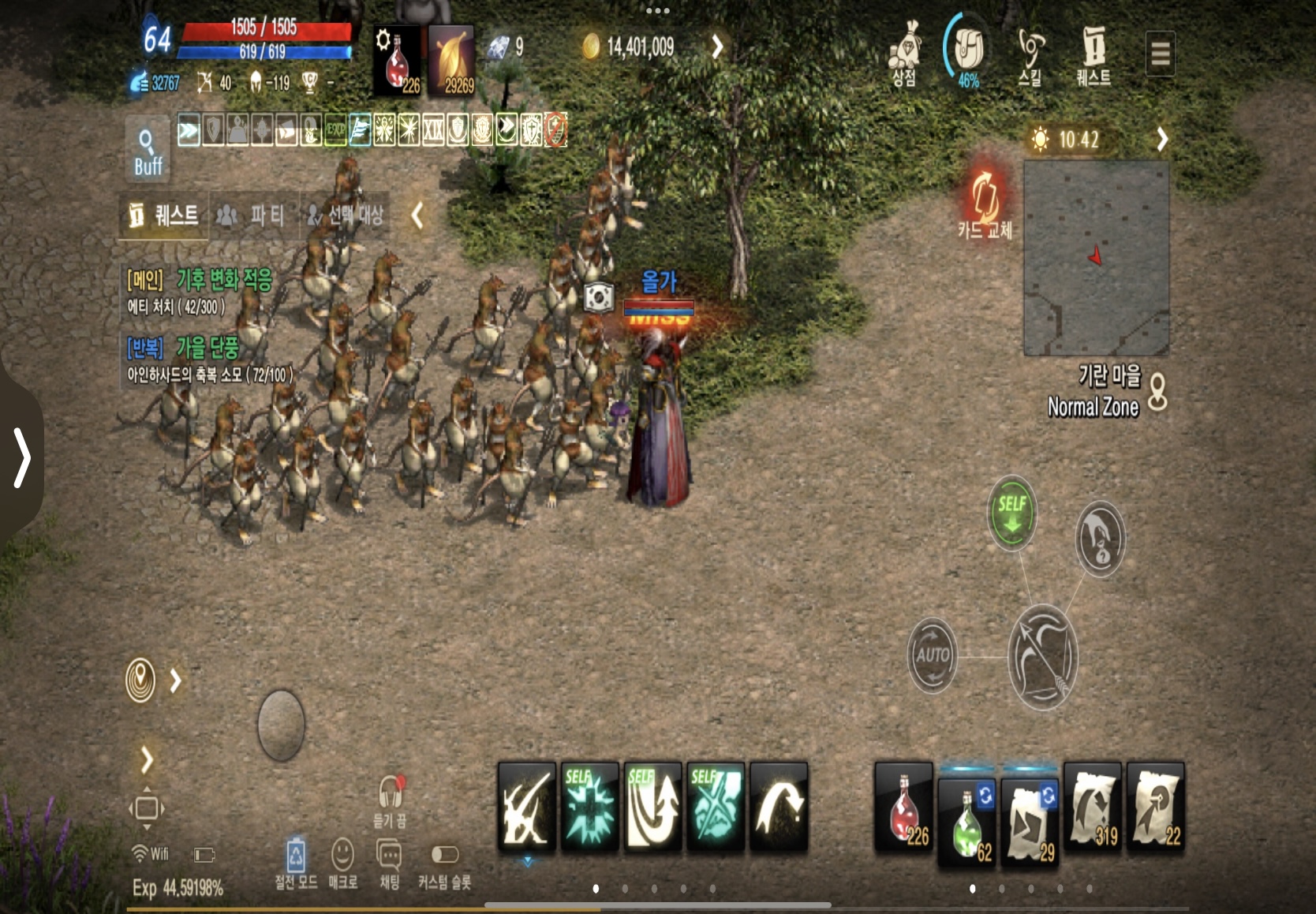Open the minimap
The image size is (1316, 914).
click(1096, 258)
